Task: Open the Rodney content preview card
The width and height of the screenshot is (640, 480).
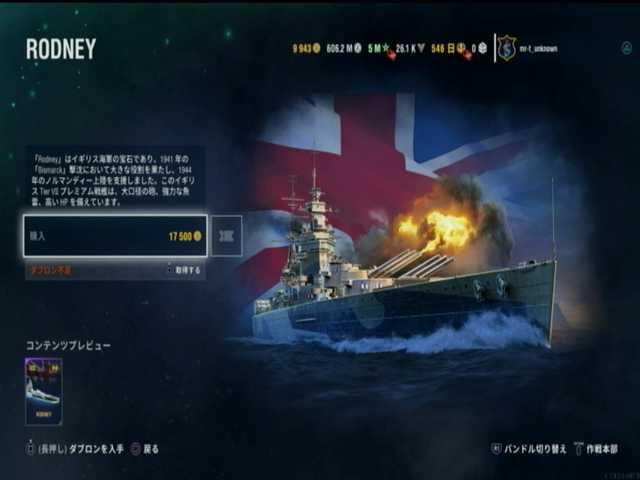Action: tap(43, 391)
